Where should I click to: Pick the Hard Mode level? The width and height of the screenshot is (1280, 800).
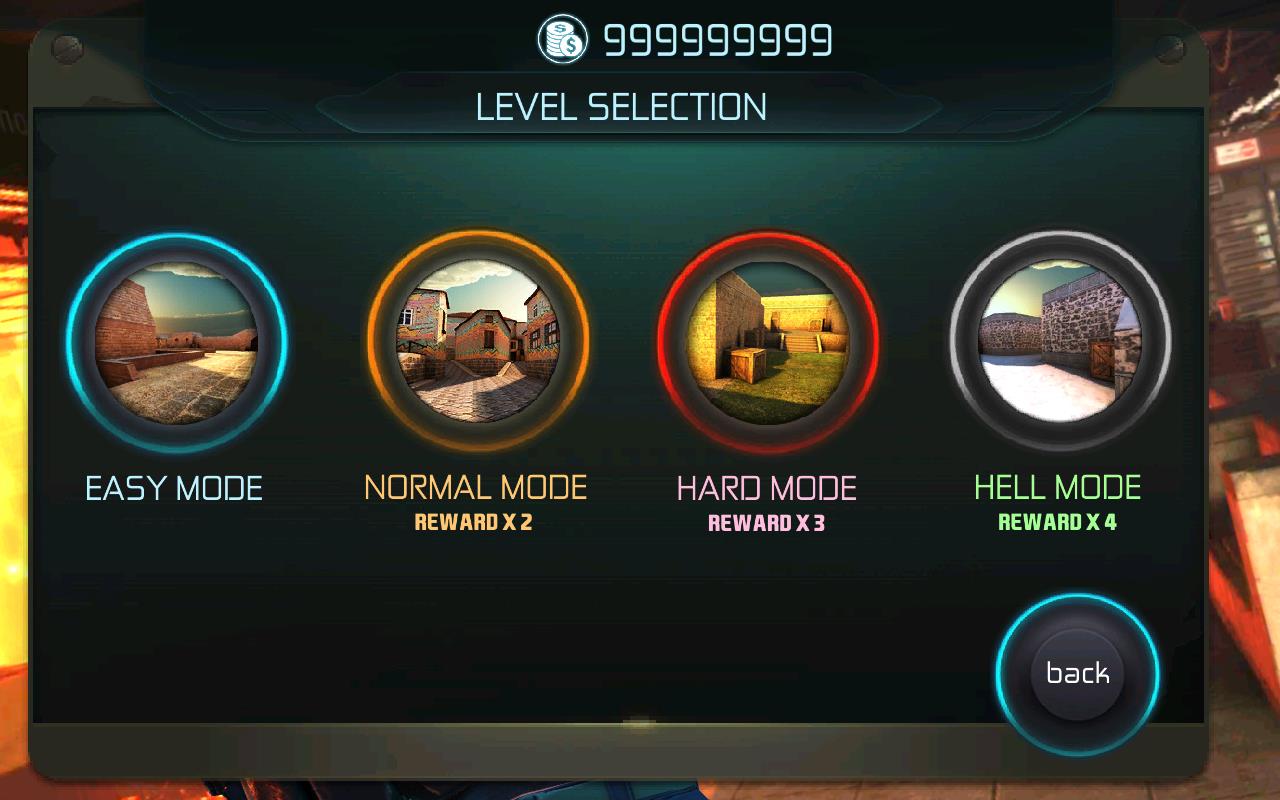pyautogui.click(x=768, y=341)
